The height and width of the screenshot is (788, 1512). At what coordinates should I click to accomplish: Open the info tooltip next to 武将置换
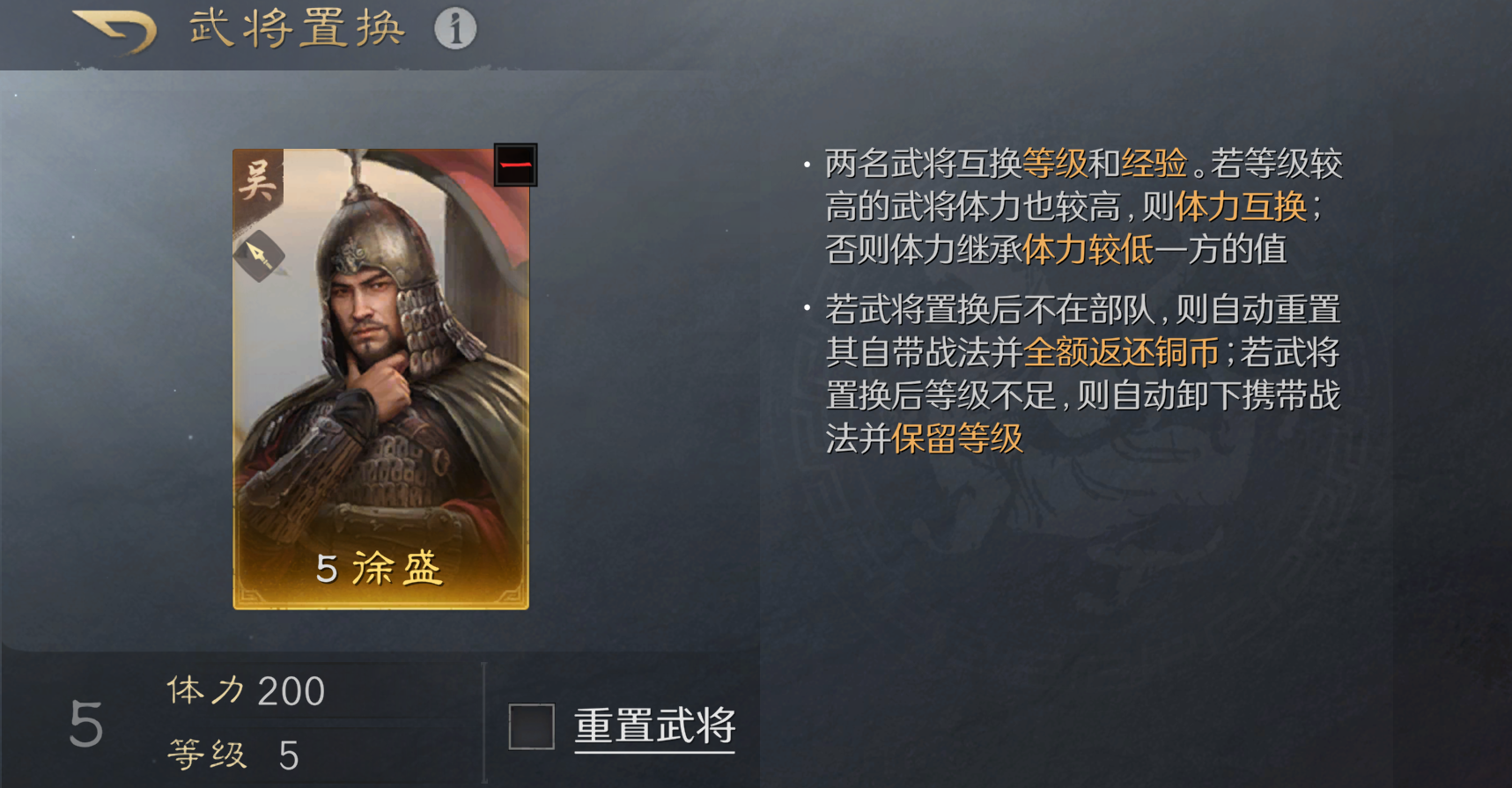click(x=454, y=26)
